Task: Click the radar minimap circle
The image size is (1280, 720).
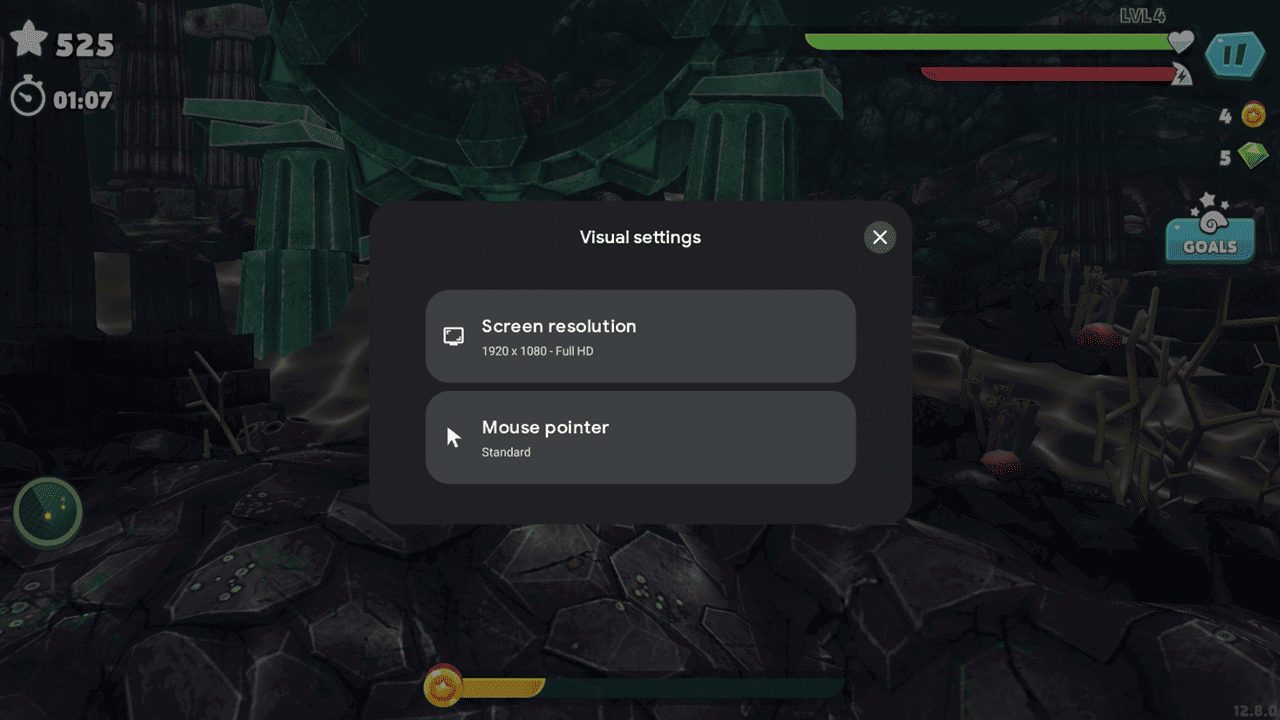Action: coord(47,512)
